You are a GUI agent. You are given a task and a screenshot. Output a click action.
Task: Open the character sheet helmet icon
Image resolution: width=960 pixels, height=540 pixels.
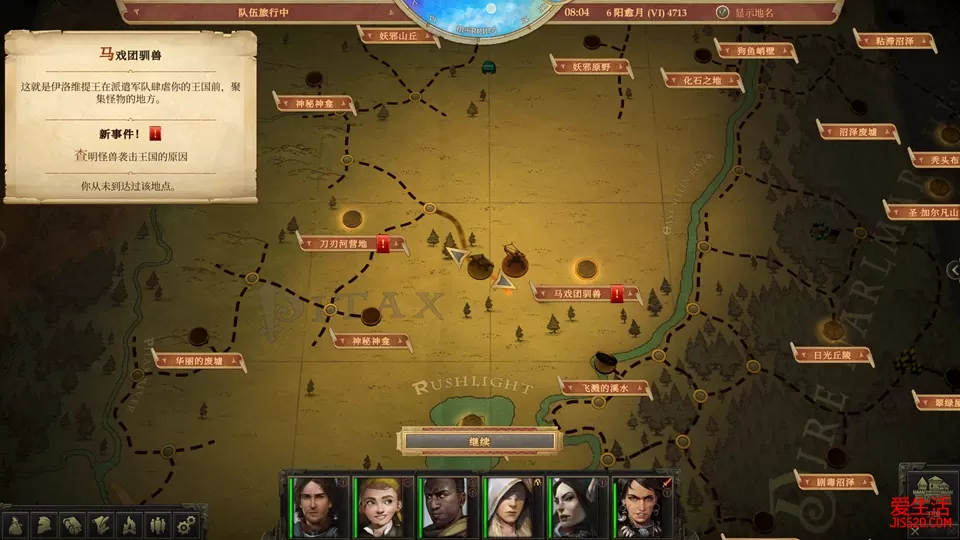tap(45, 524)
